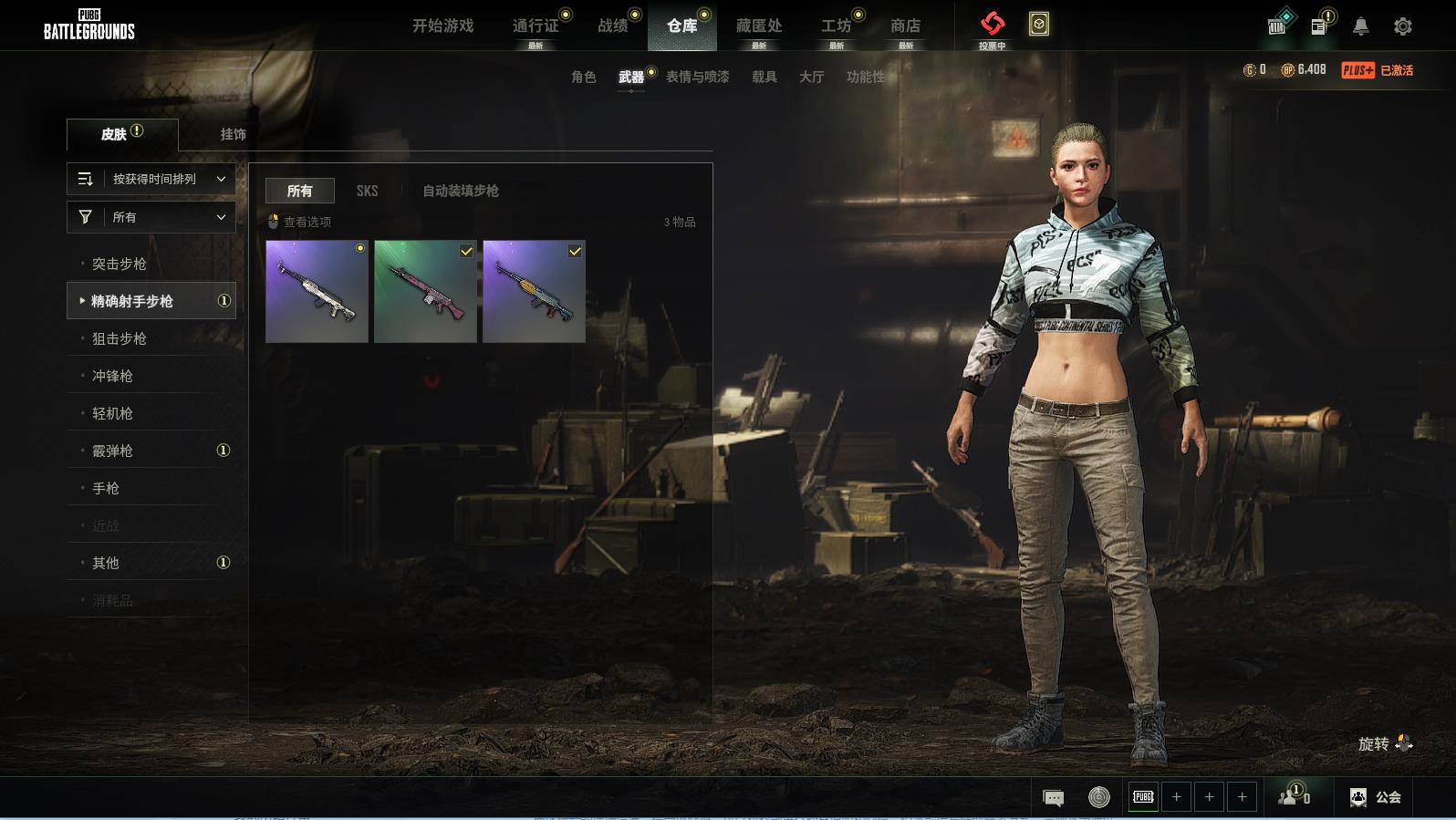Open the 挂饰 charms tab
Viewport: 1456px width, 820px height.
[x=233, y=134]
